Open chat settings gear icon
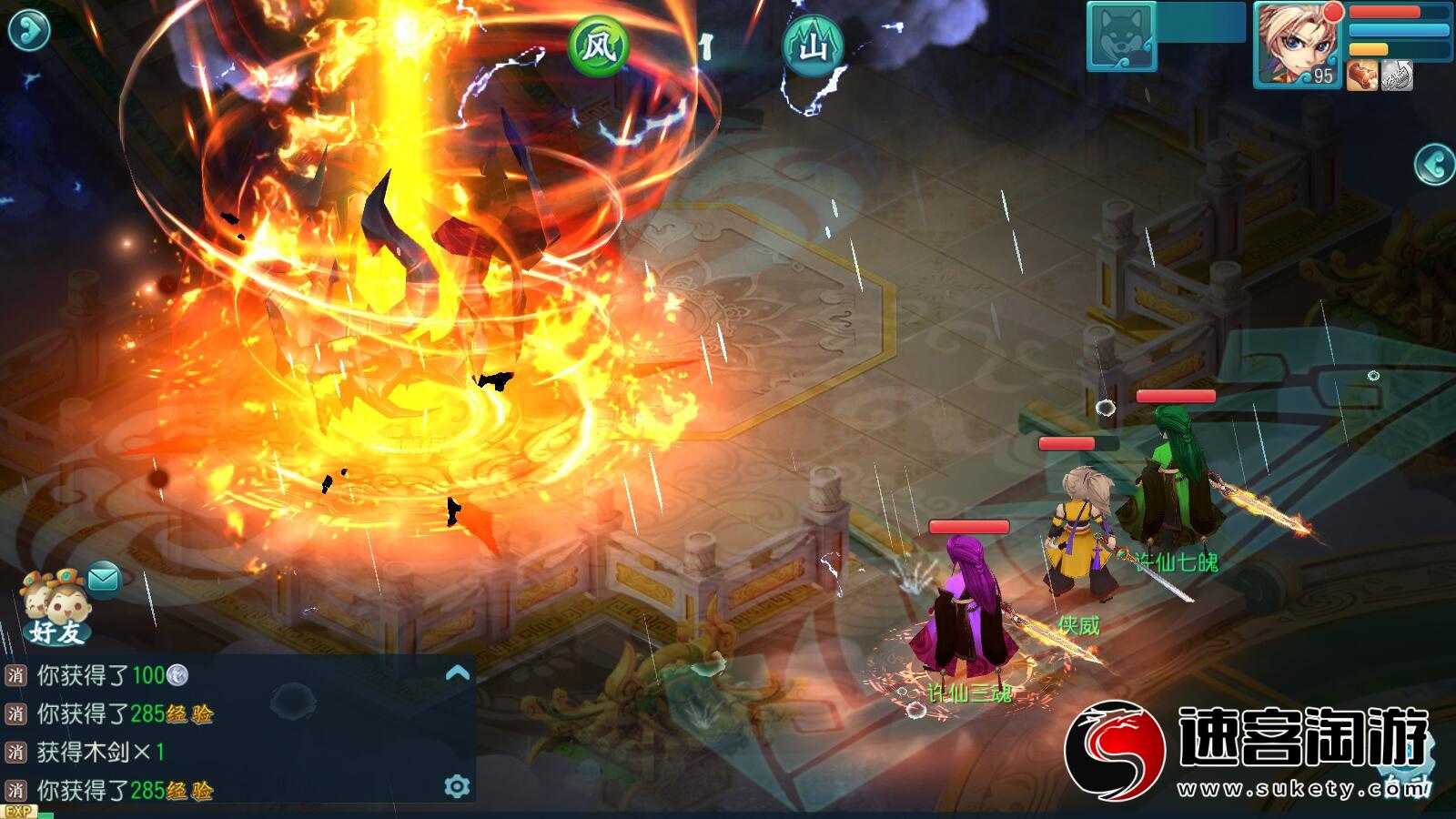The width and height of the screenshot is (1456, 819). (457, 786)
